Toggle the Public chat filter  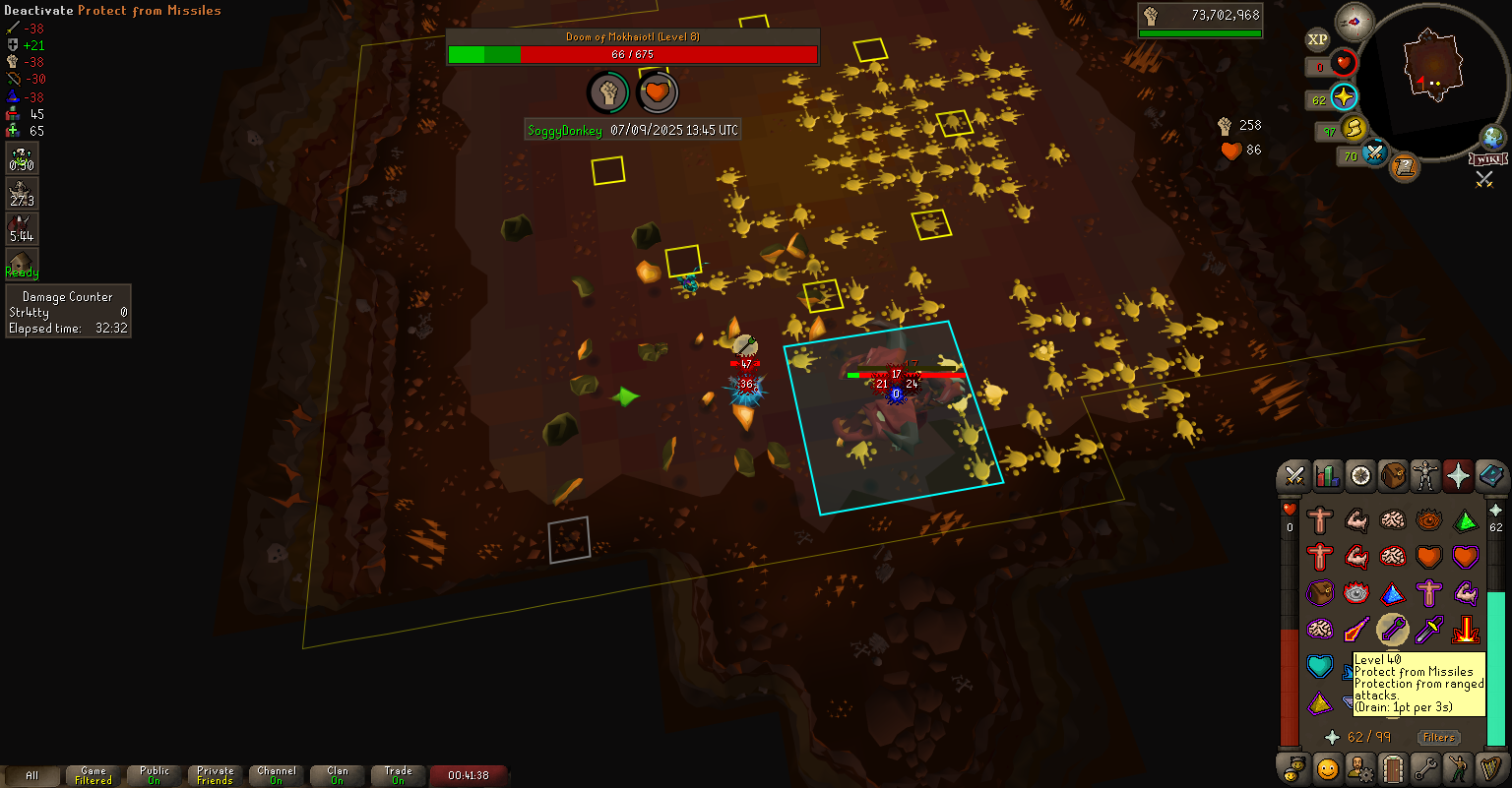(x=155, y=775)
